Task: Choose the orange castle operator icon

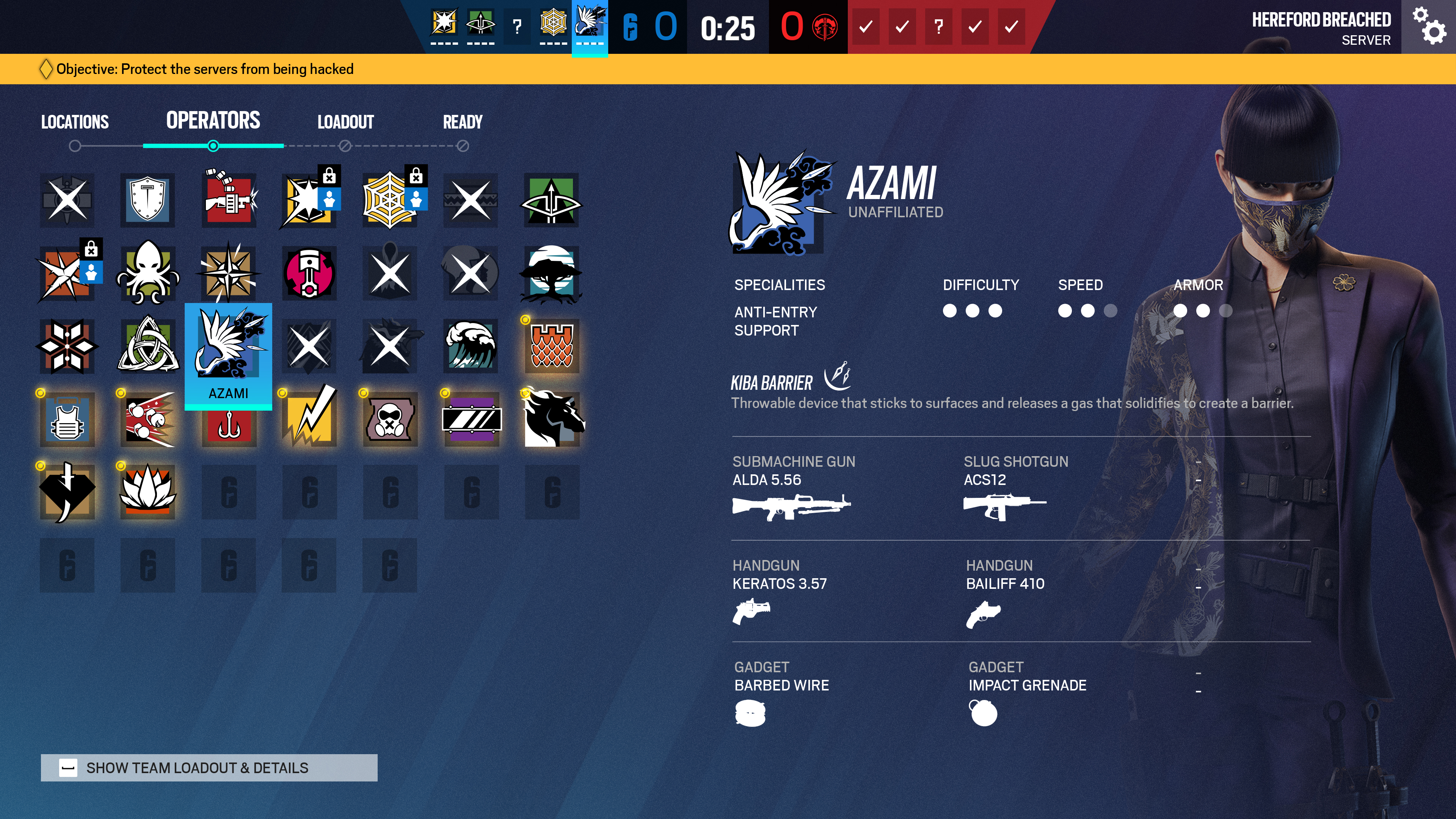Action: [x=552, y=346]
